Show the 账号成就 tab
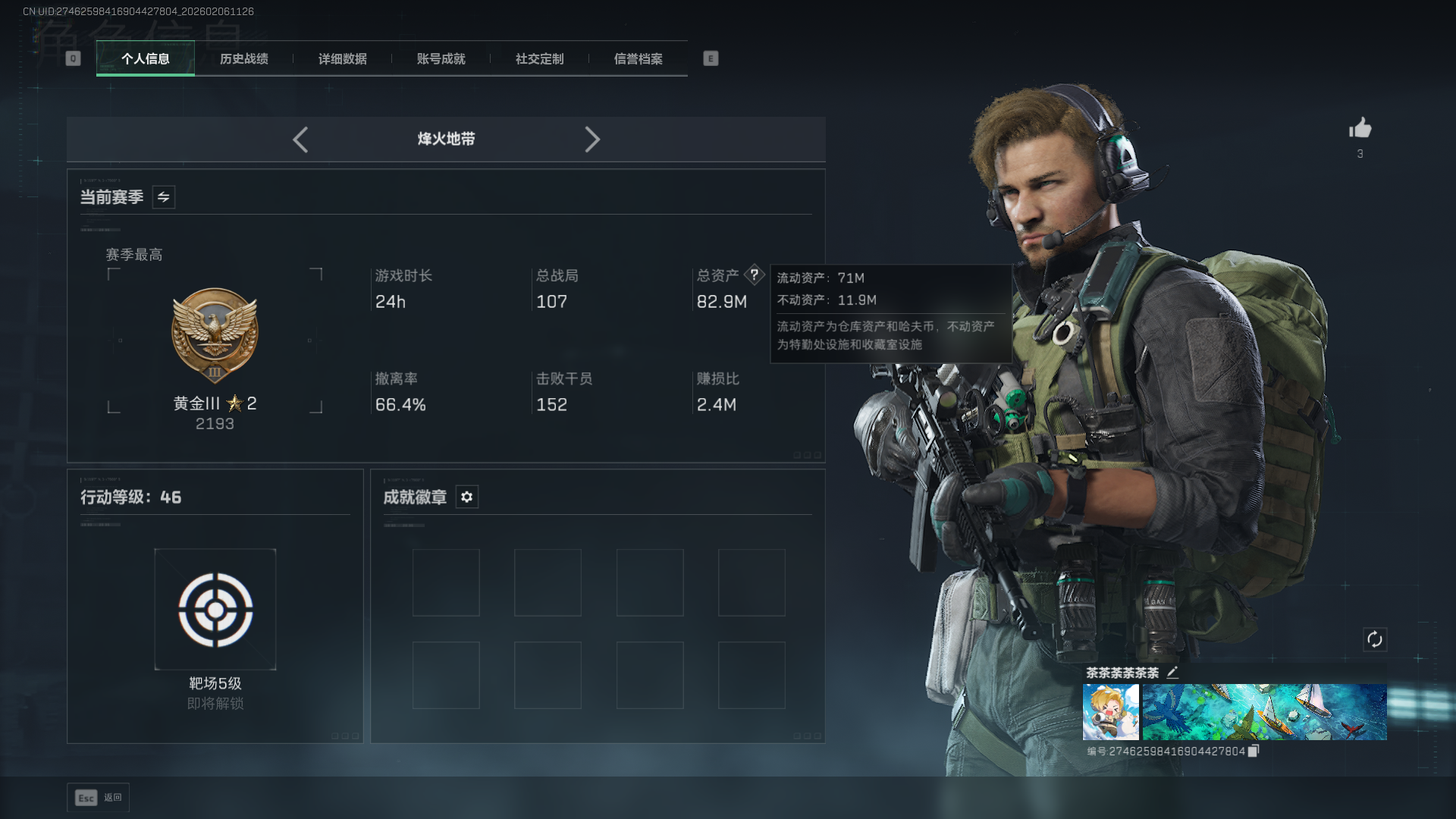This screenshot has height=819, width=1456. (441, 59)
